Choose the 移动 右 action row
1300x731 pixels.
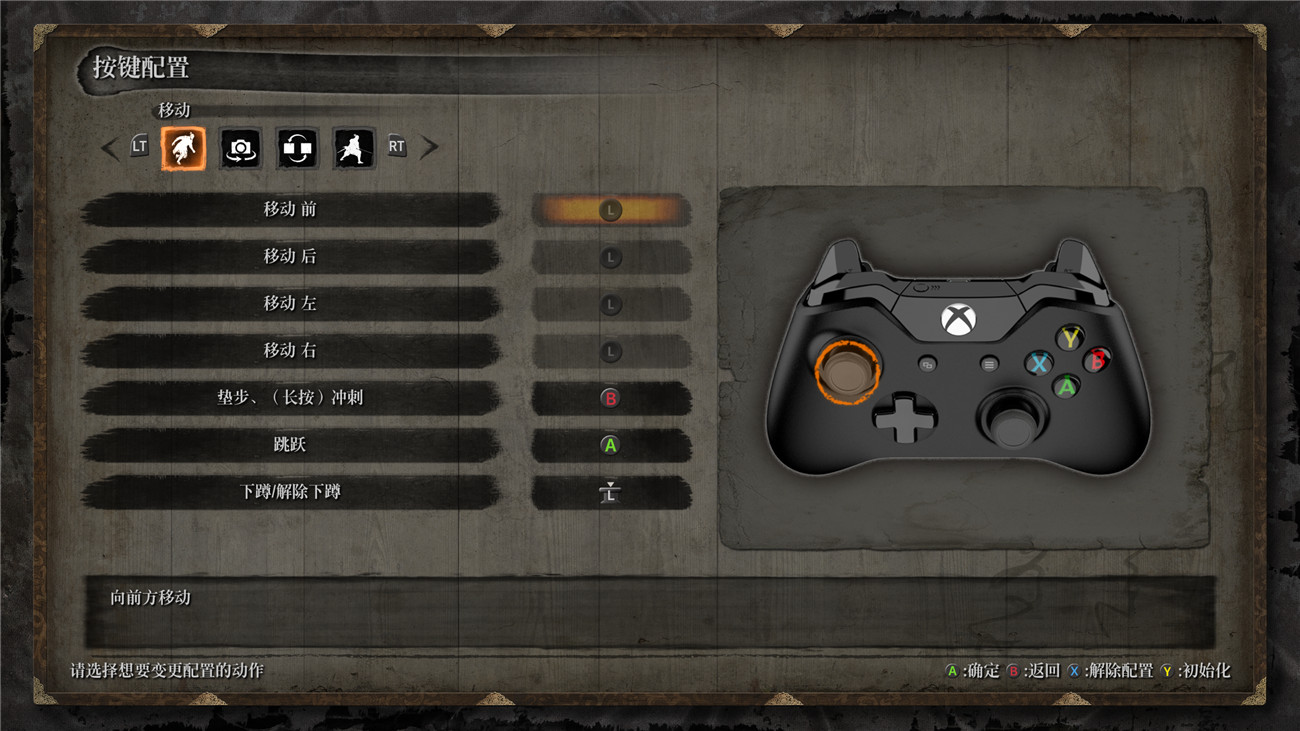tap(290, 351)
